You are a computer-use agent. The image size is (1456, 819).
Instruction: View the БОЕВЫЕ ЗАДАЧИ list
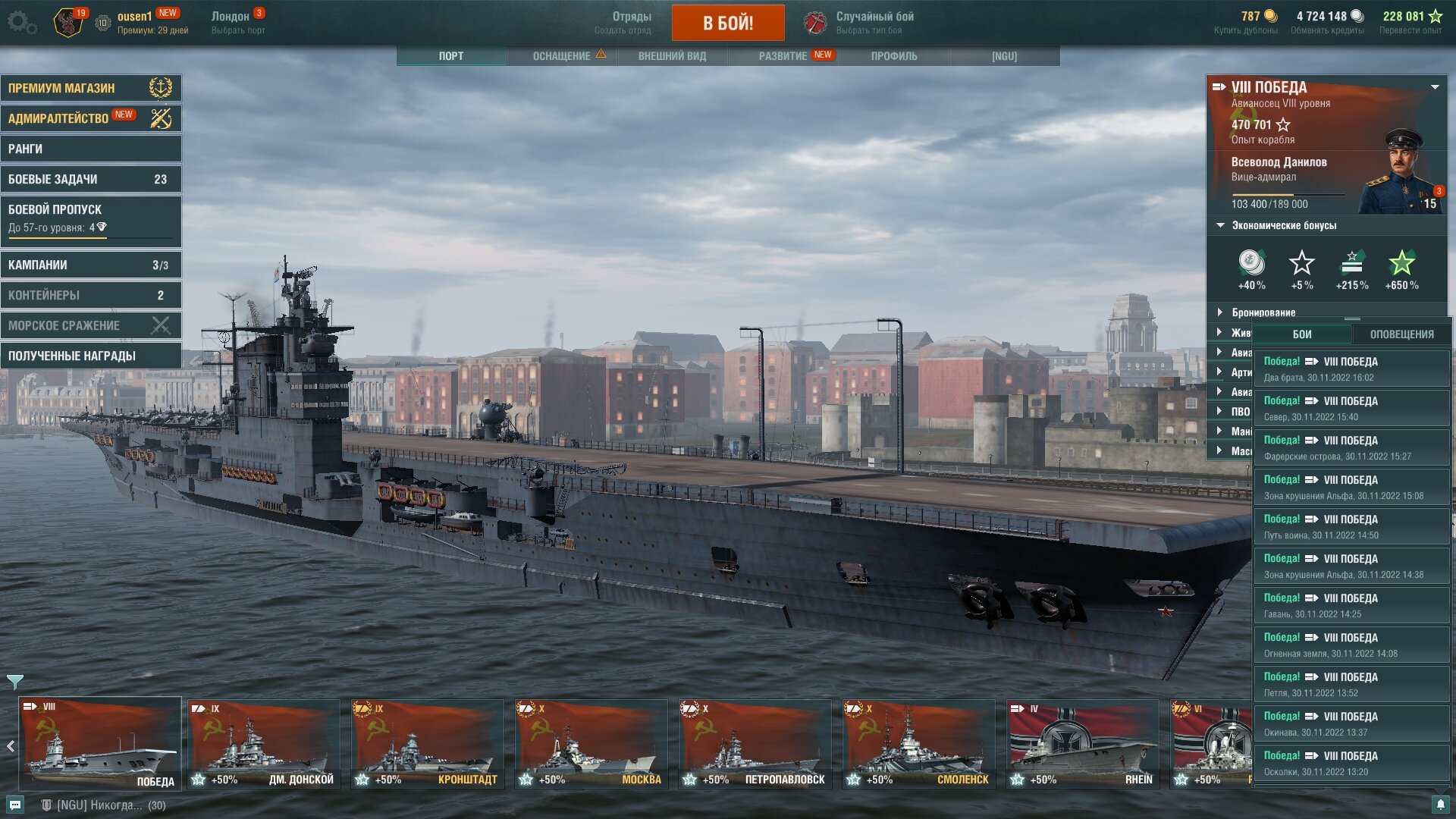(90, 179)
